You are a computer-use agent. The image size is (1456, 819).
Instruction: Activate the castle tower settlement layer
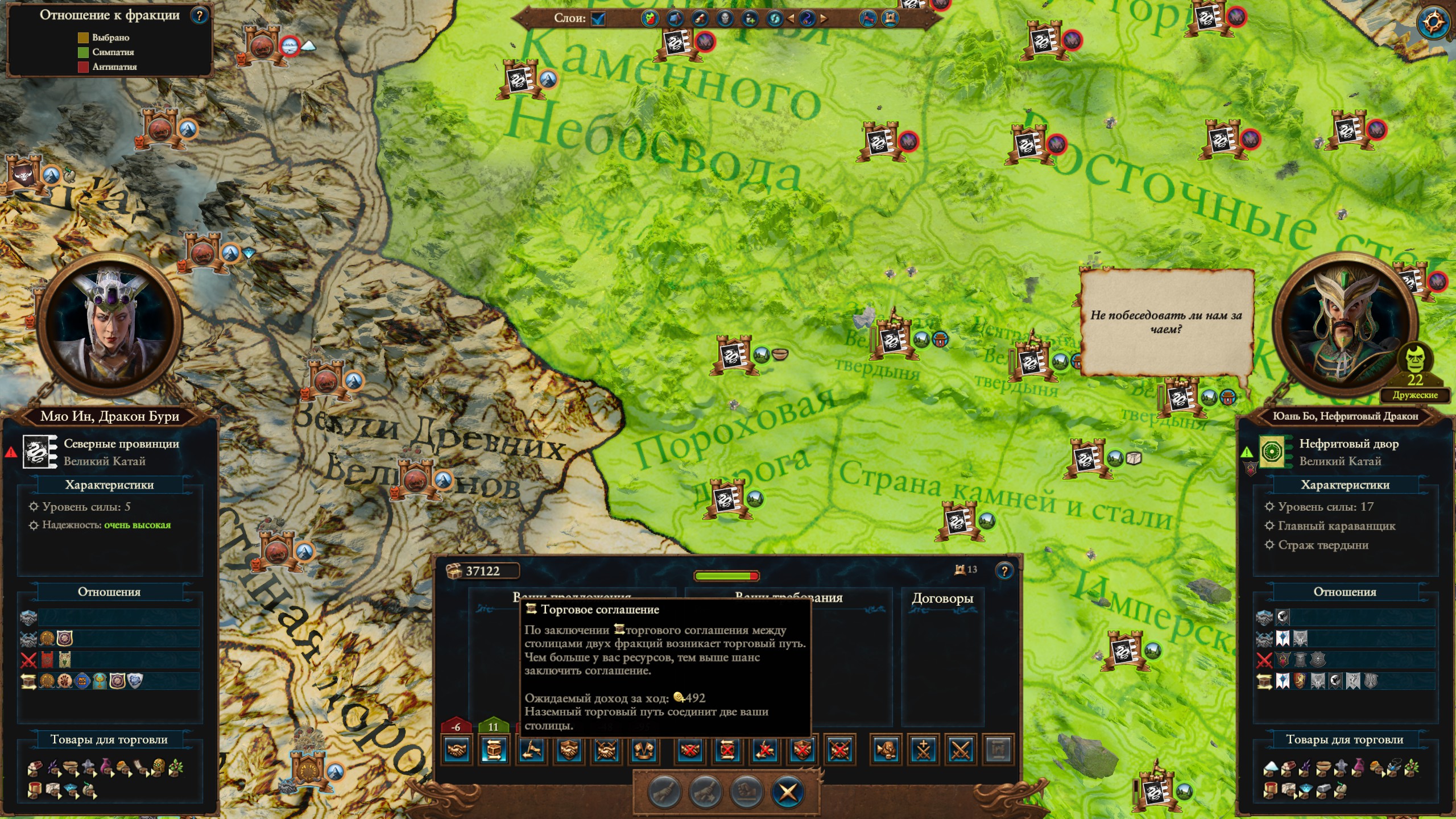(x=890, y=19)
